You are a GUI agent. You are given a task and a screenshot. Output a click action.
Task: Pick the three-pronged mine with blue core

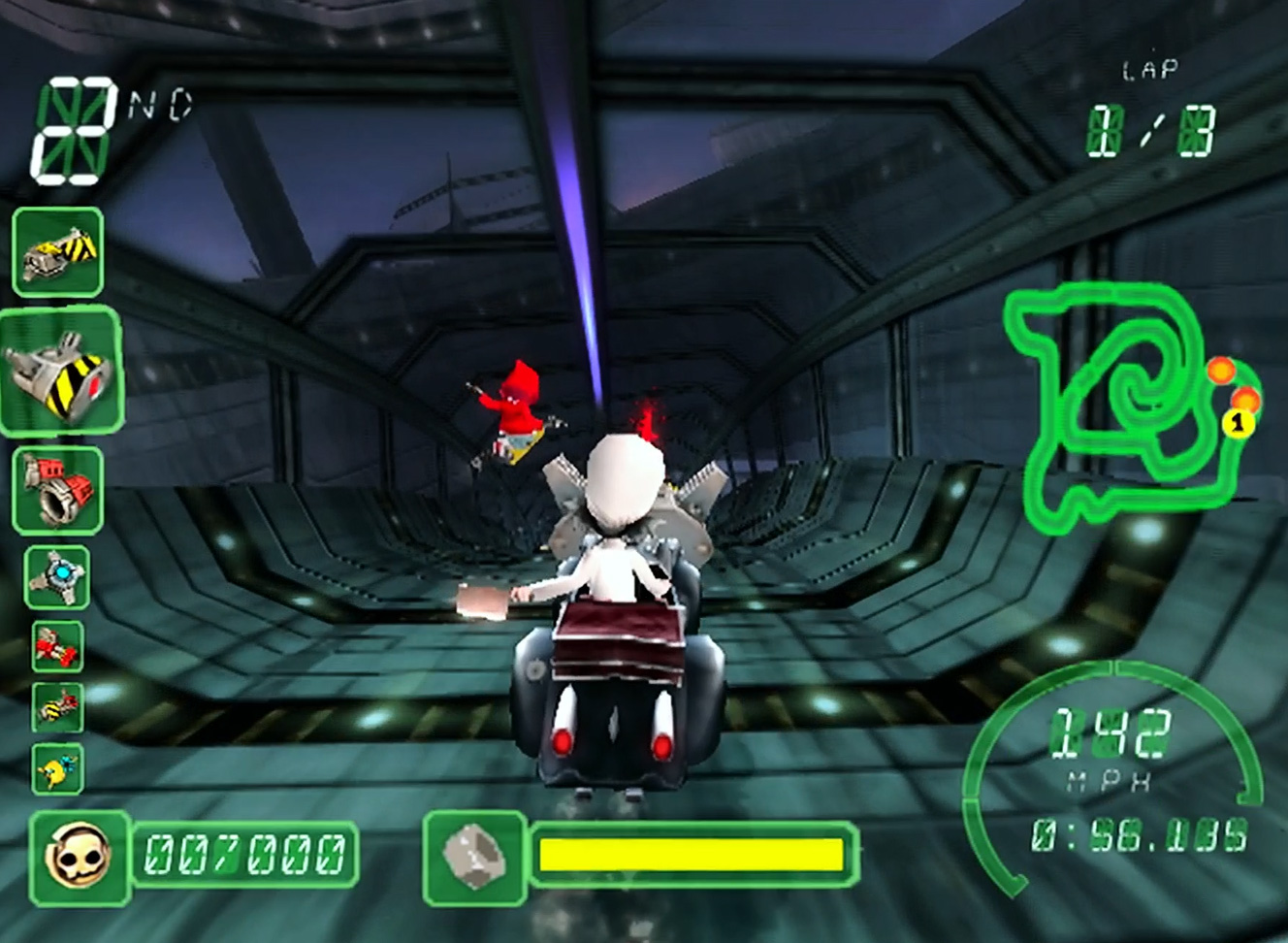click(58, 577)
